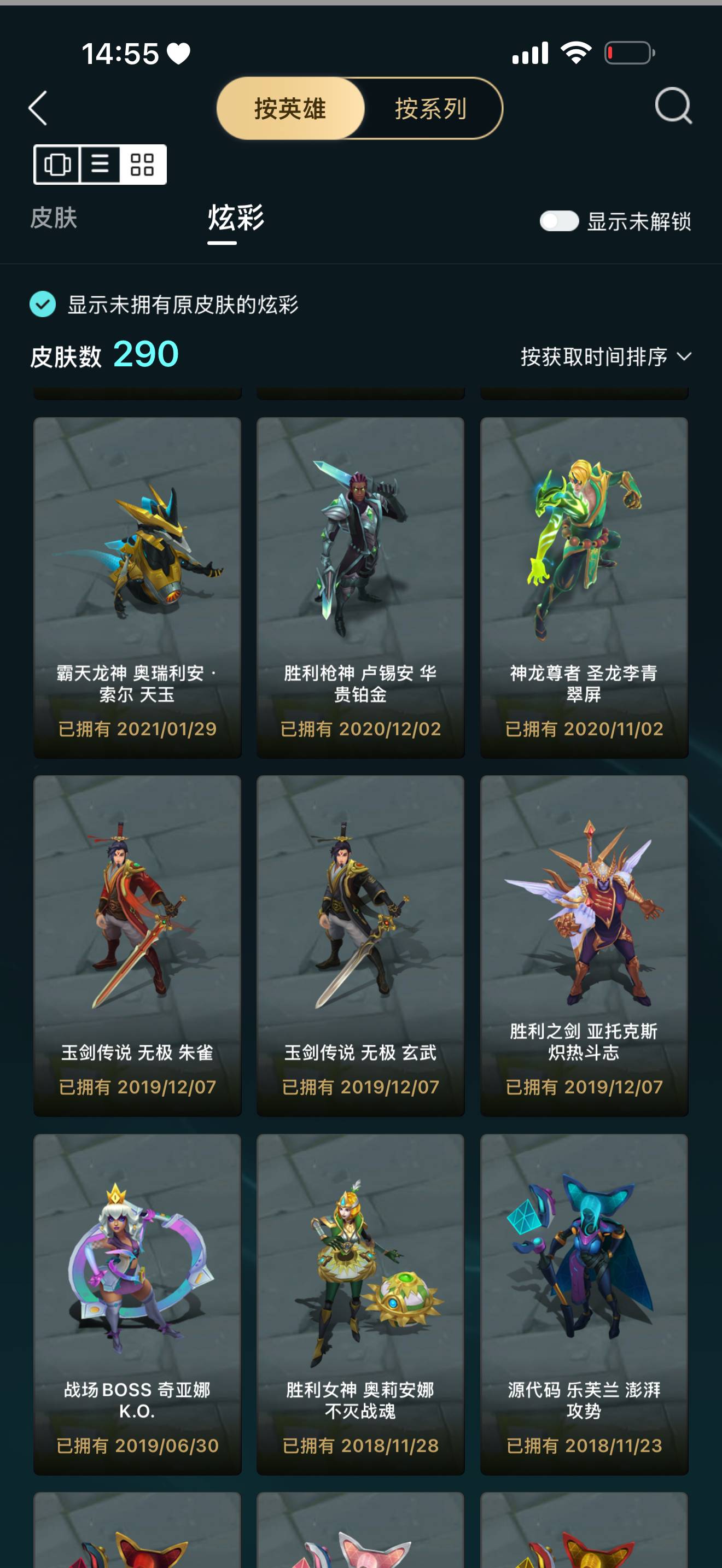View the 霸天龙神 奥瑞利安·索尔 天玉 chroma
This screenshot has height=1568, width=722.
[x=138, y=584]
